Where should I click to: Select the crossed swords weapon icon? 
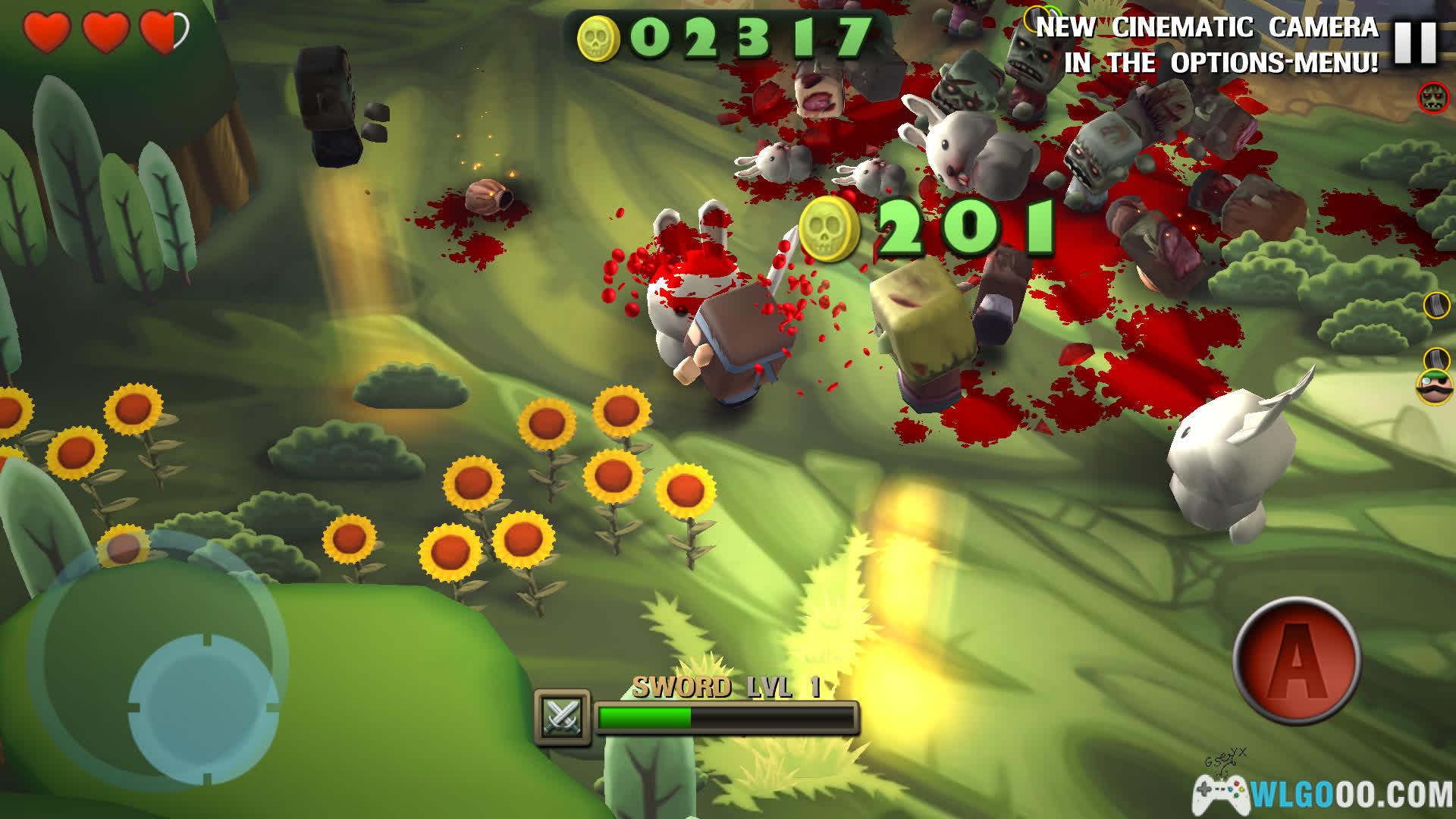pyautogui.click(x=562, y=716)
